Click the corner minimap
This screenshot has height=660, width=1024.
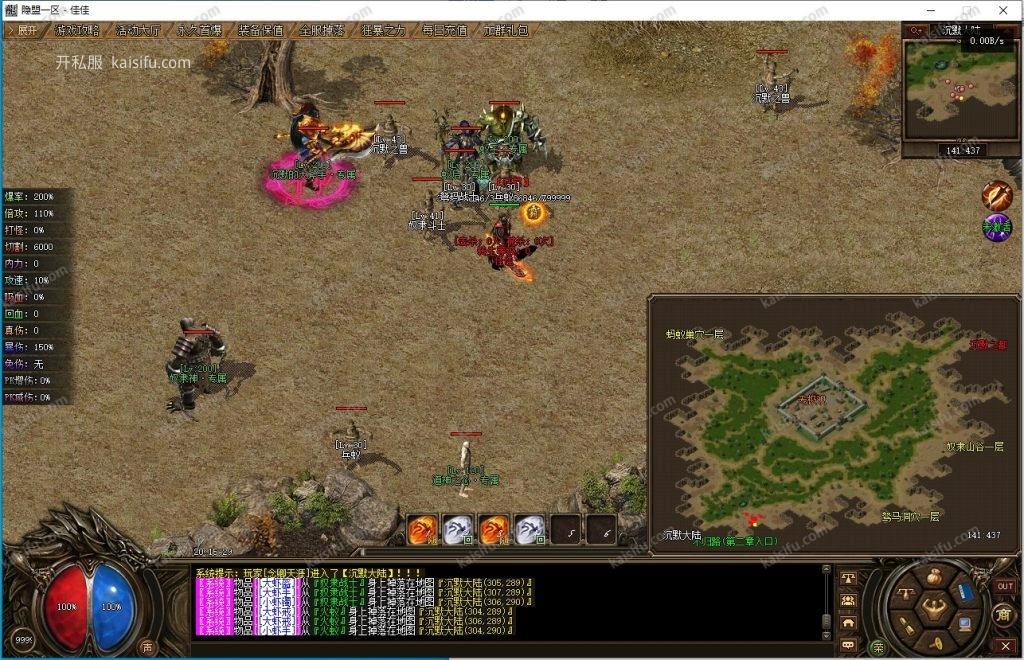click(961, 88)
